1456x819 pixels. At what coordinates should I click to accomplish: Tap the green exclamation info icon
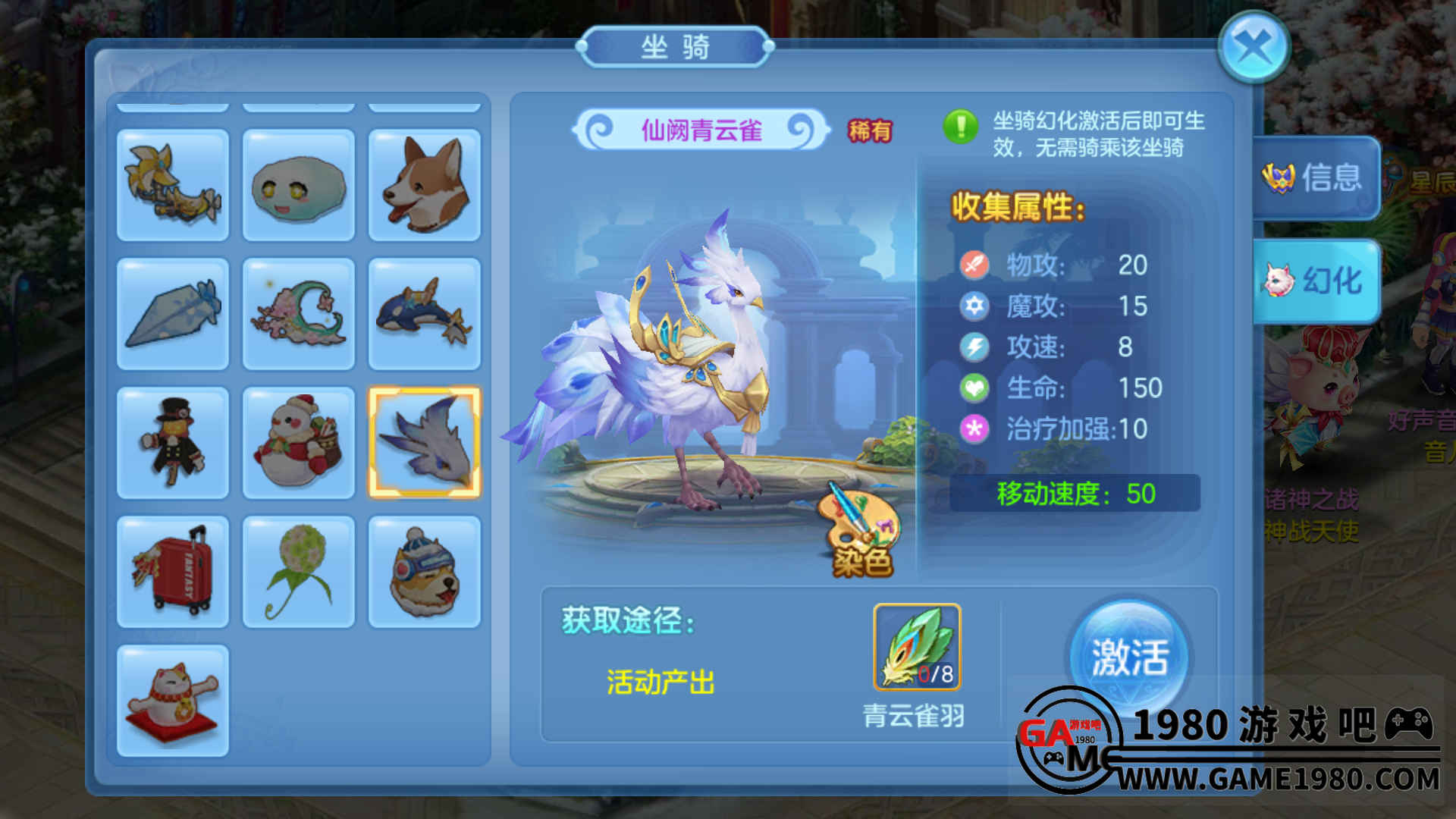[961, 126]
